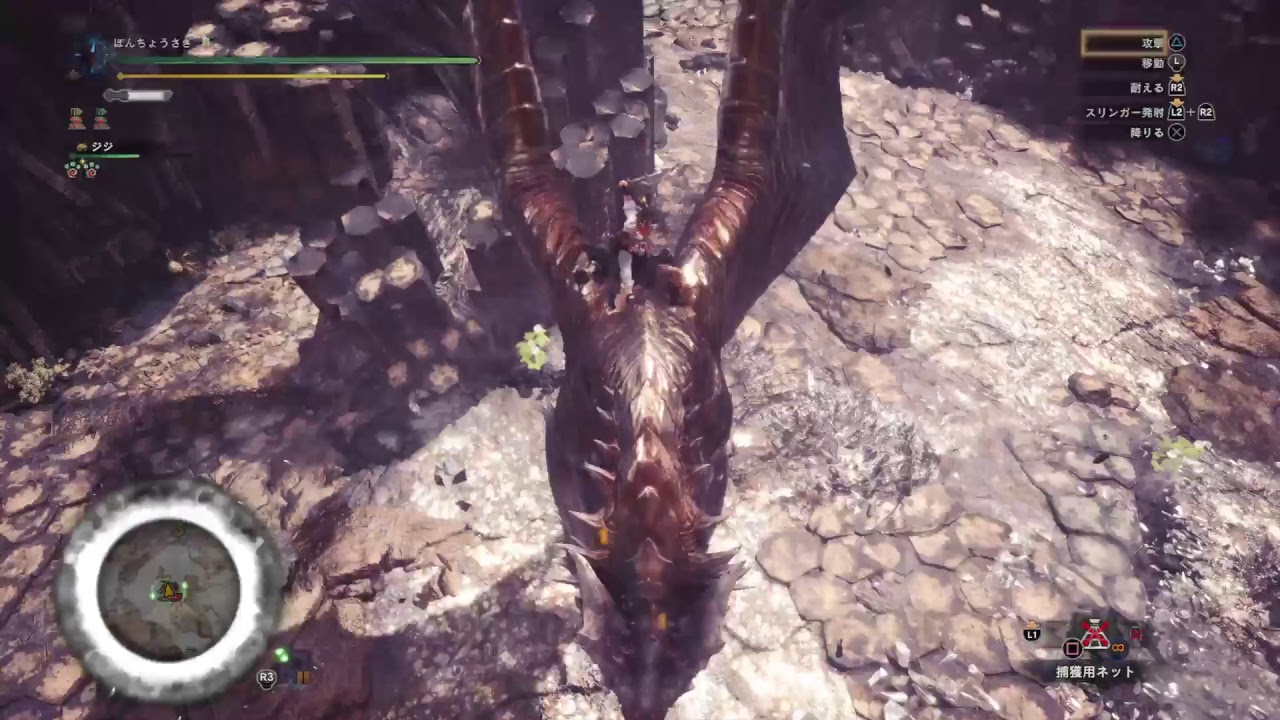1280x720 pixels.
Task: Select the ぼんちょうささ name label
Action: pos(150,43)
